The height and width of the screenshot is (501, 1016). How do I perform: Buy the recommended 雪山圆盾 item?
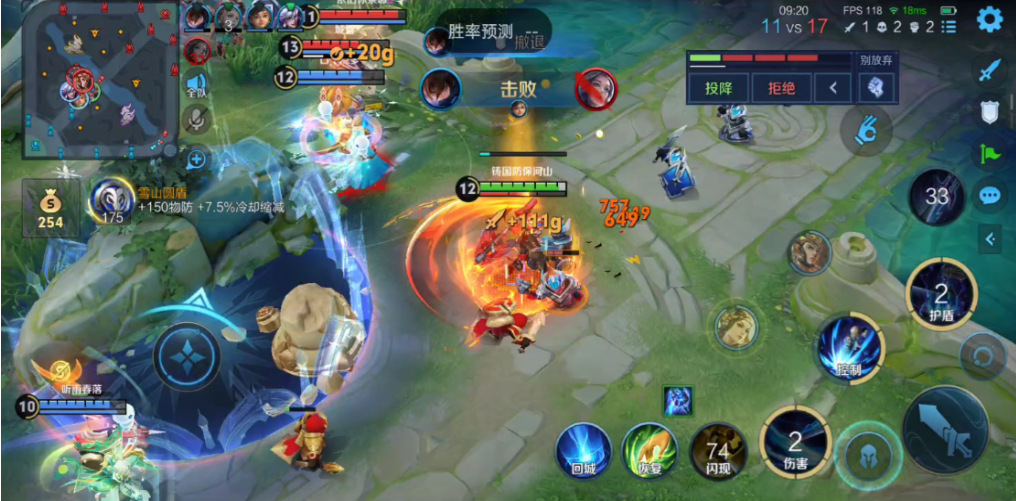coord(113,200)
